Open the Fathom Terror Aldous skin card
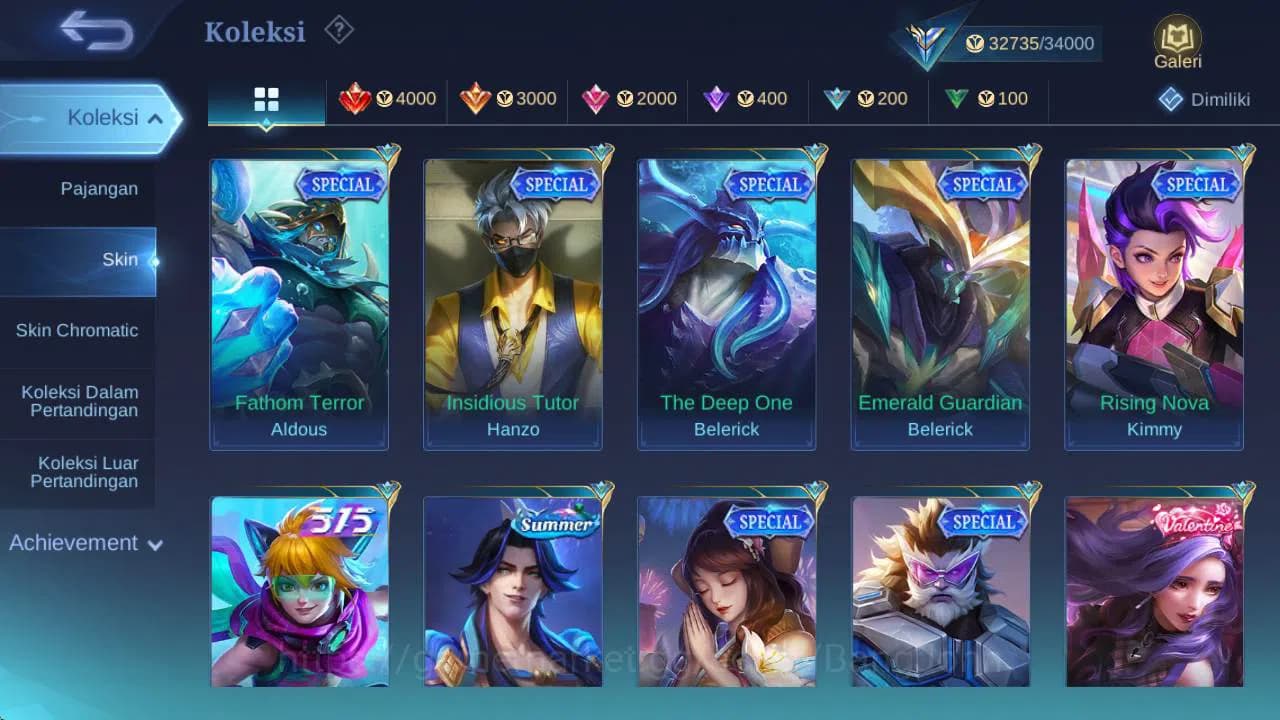The image size is (1280, 720). click(x=298, y=300)
